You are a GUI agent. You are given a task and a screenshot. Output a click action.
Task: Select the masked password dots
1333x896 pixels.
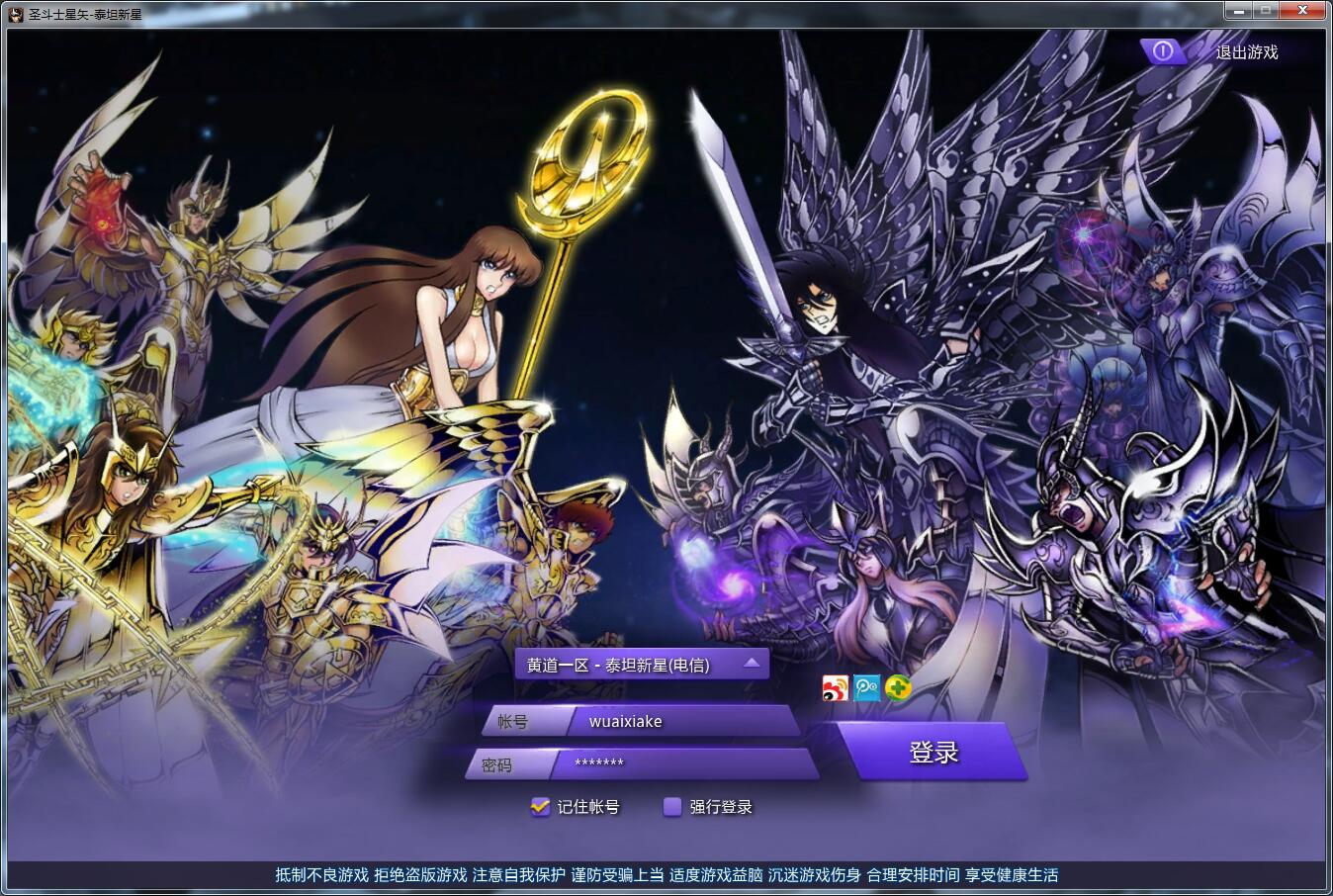599,762
